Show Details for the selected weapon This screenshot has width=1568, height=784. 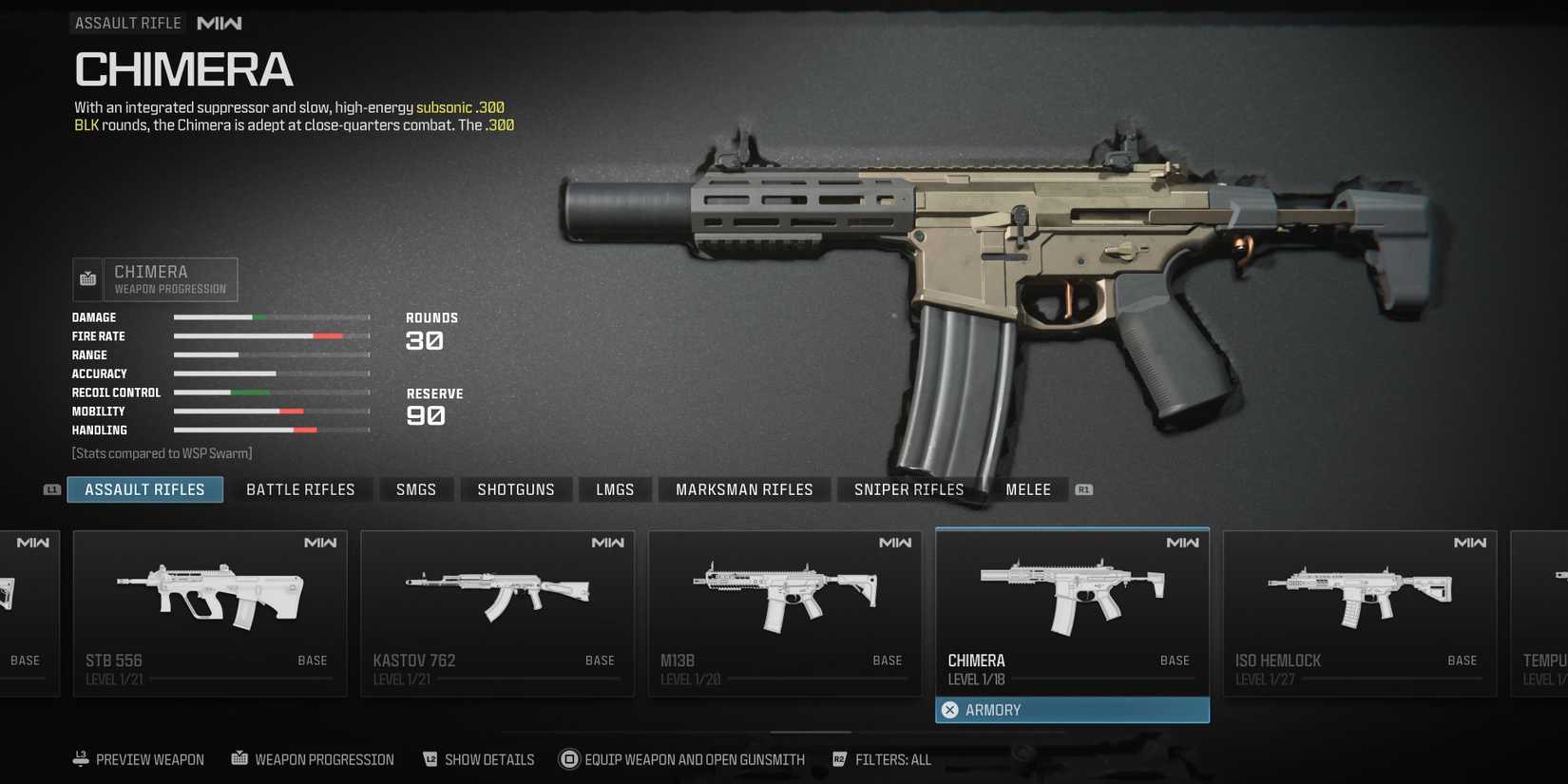coord(478,759)
